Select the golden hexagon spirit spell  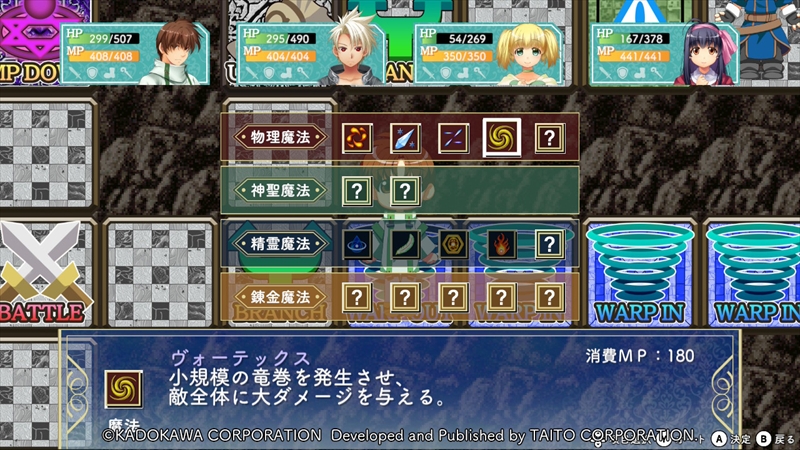pyautogui.click(x=453, y=243)
